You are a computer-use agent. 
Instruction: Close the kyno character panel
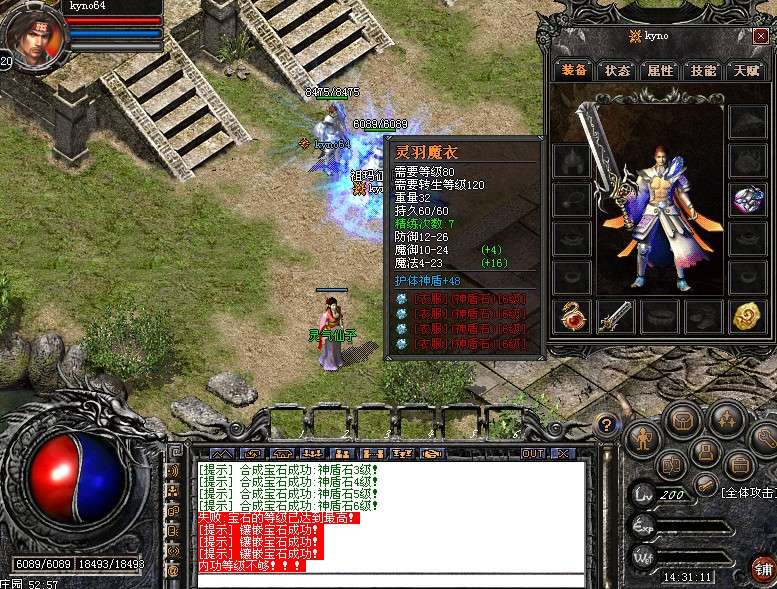(760, 36)
